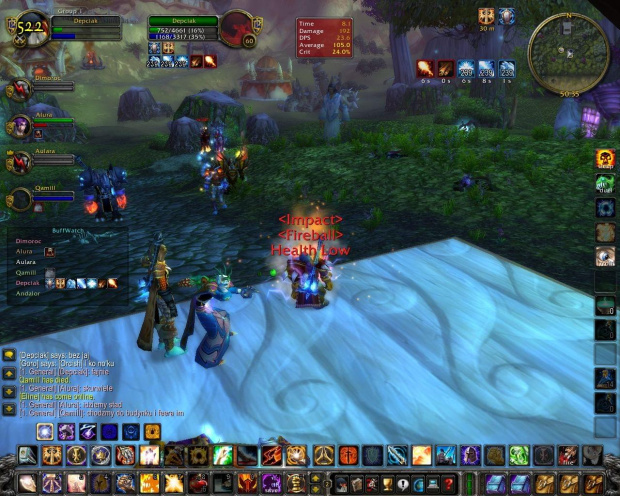
Task: Click the target portrait with red horde emblem
Action: pyautogui.click(x=237, y=28)
